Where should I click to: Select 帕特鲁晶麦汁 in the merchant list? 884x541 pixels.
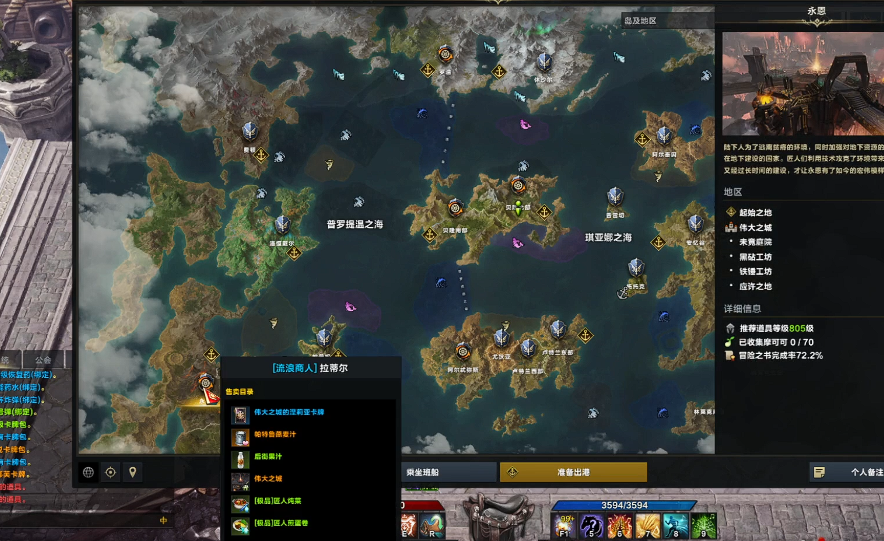pos(283,436)
